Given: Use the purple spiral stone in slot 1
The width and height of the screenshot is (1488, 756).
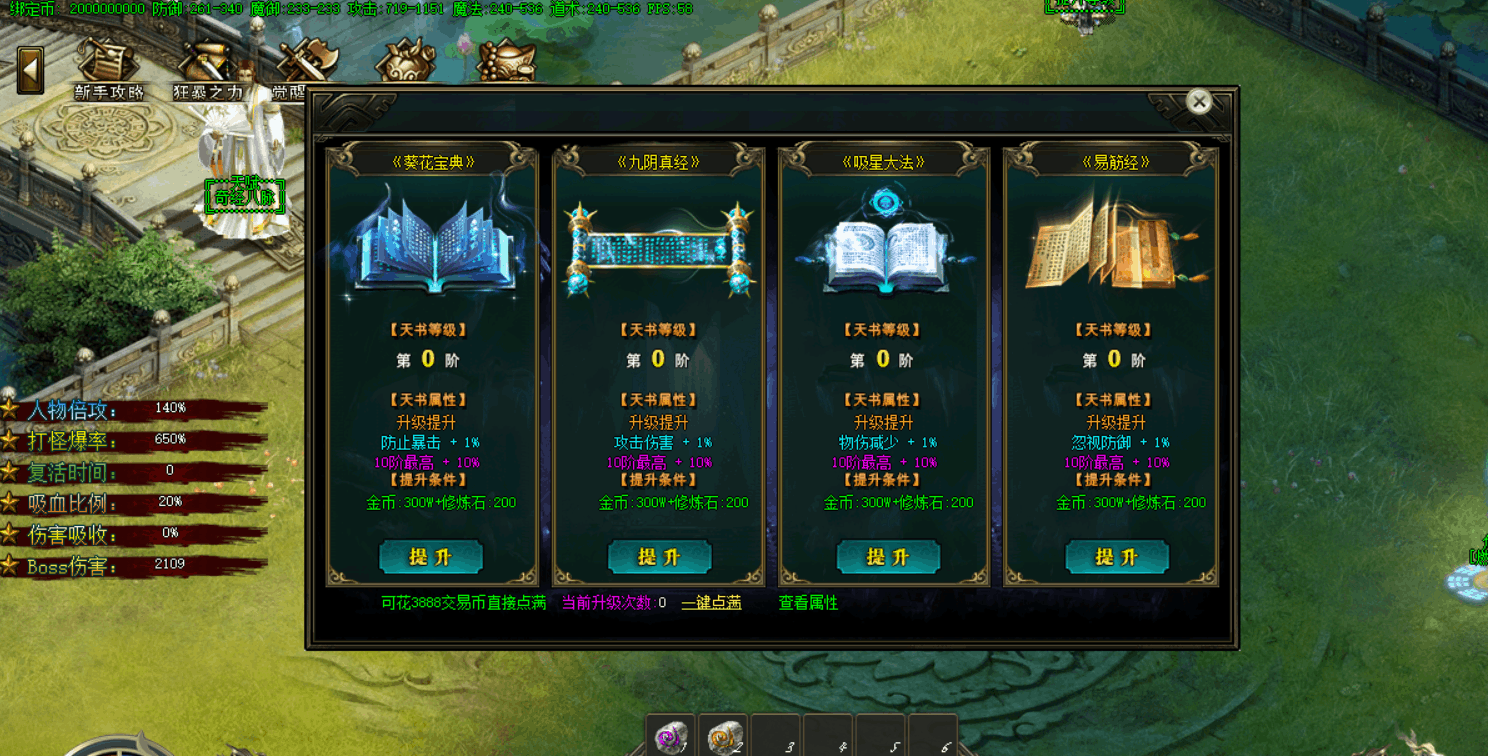Looking at the screenshot, I should (x=670, y=737).
